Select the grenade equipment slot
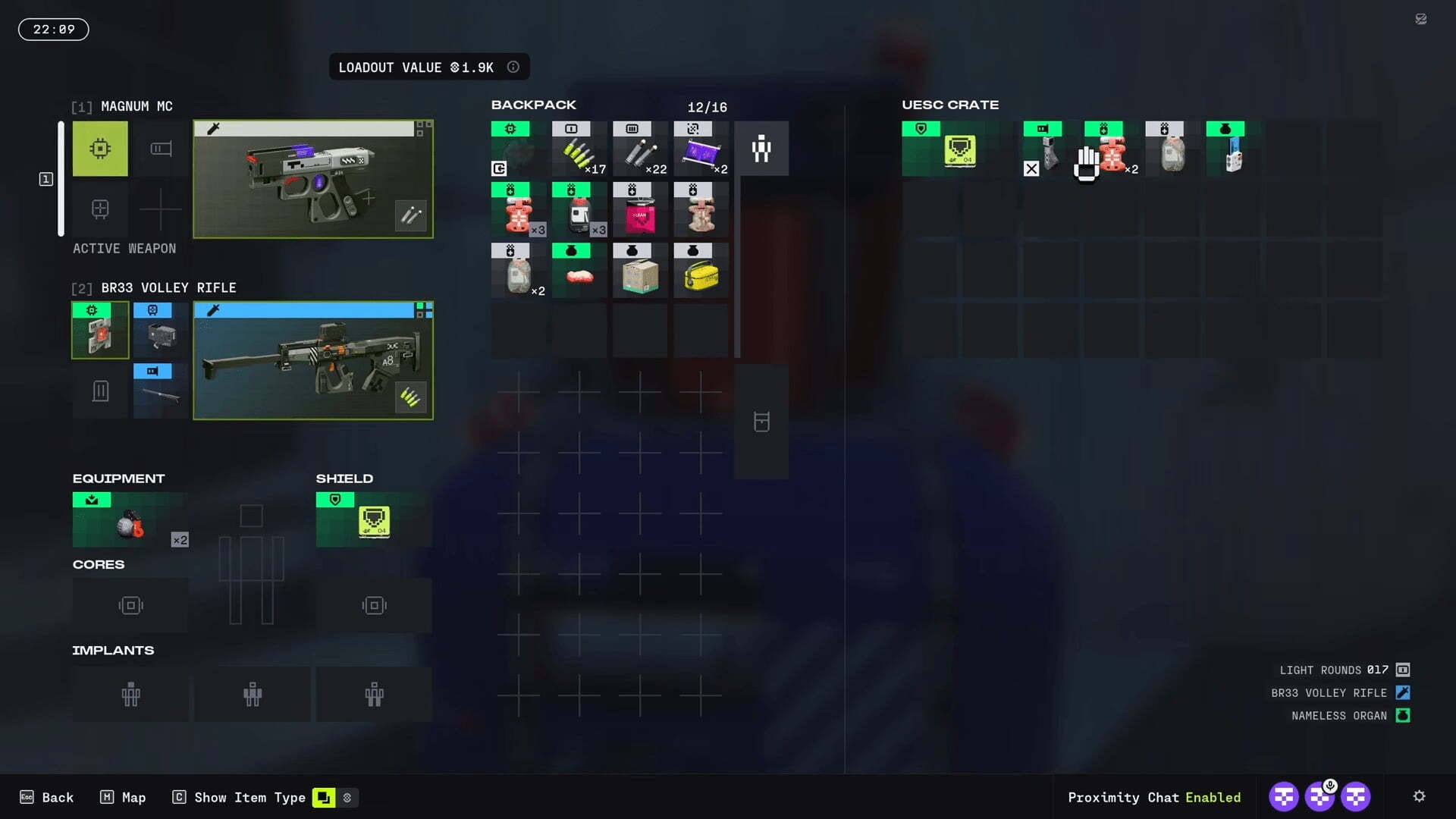Image resolution: width=1456 pixels, height=819 pixels. click(x=130, y=520)
